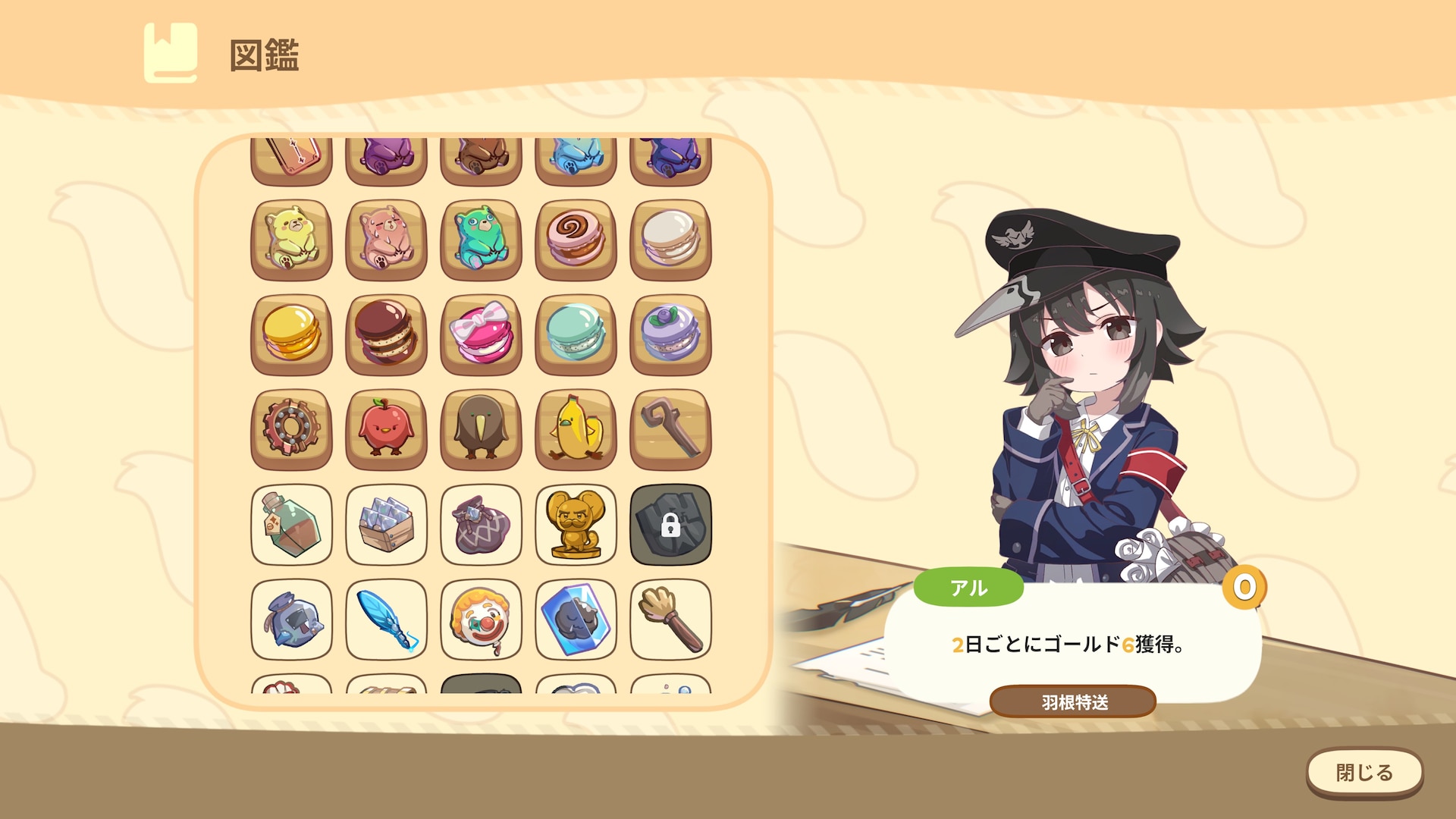Image resolution: width=1456 pixels, height=819 pixels.
Task: Select the brown kiwi bird entry
Action: point(481,429)
